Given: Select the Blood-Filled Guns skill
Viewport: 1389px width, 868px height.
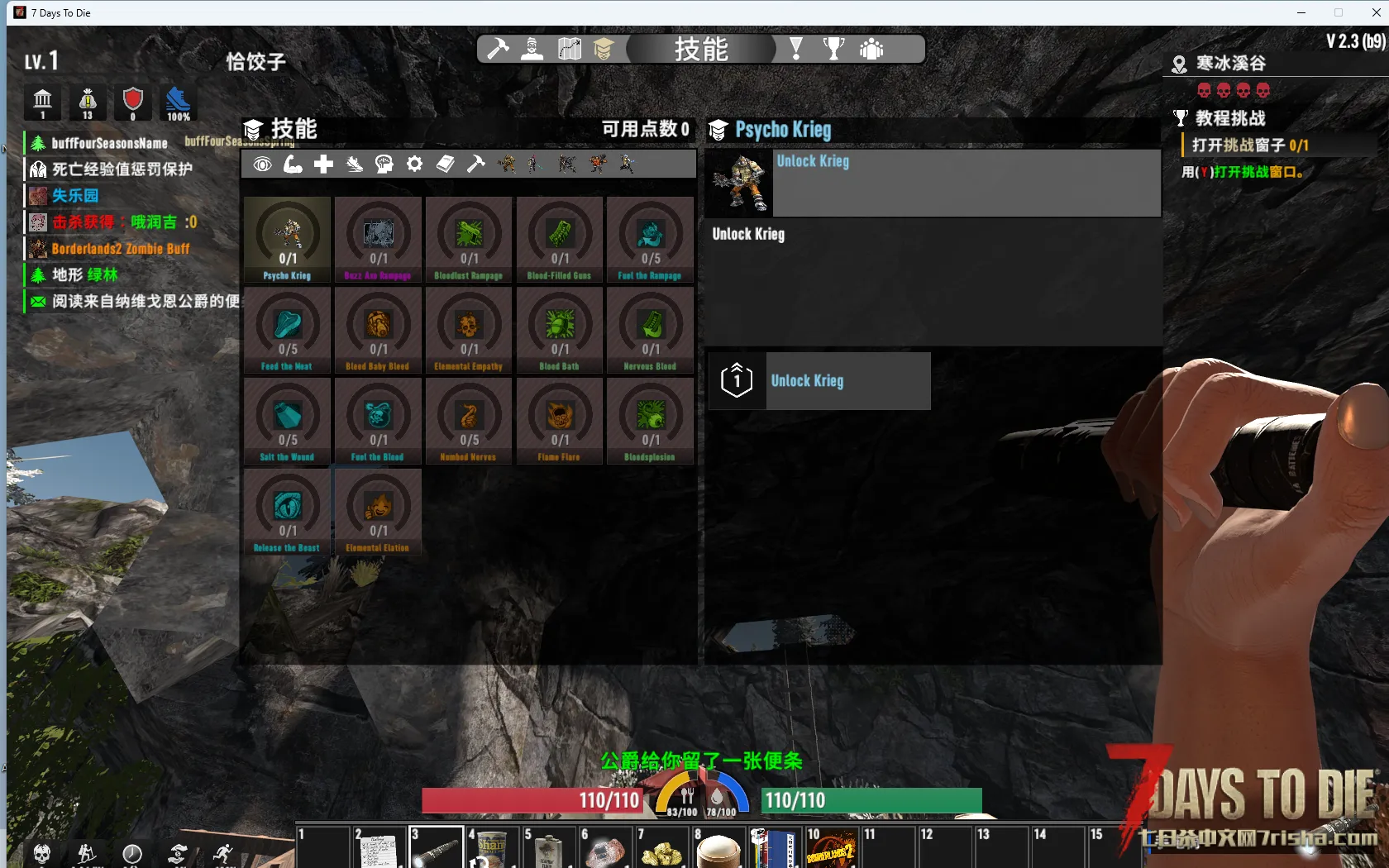Looking at the screenshot, I should (x=560, y=240).
